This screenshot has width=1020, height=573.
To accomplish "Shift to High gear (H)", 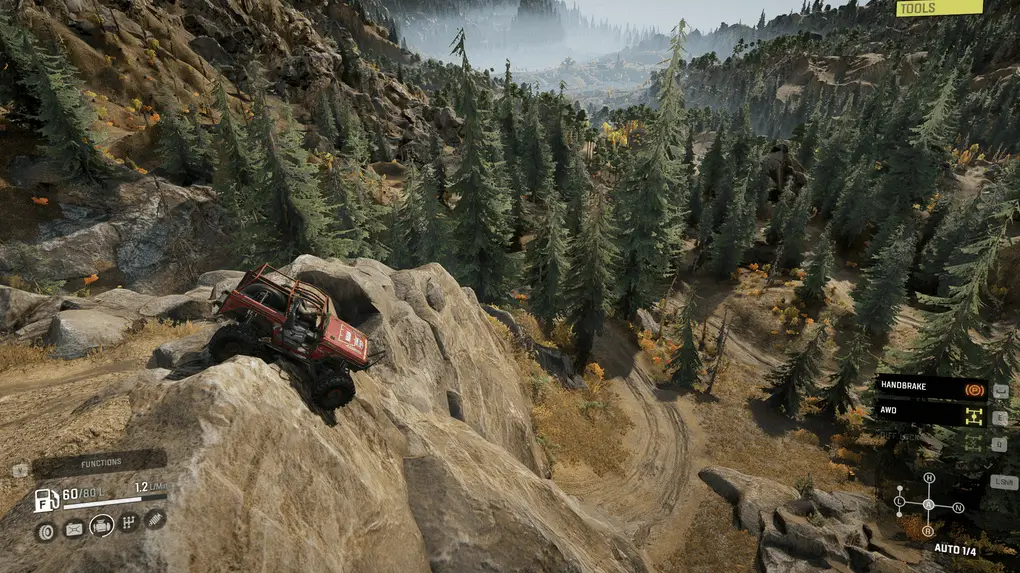I will pyautogui.click(x=929, y=478).
